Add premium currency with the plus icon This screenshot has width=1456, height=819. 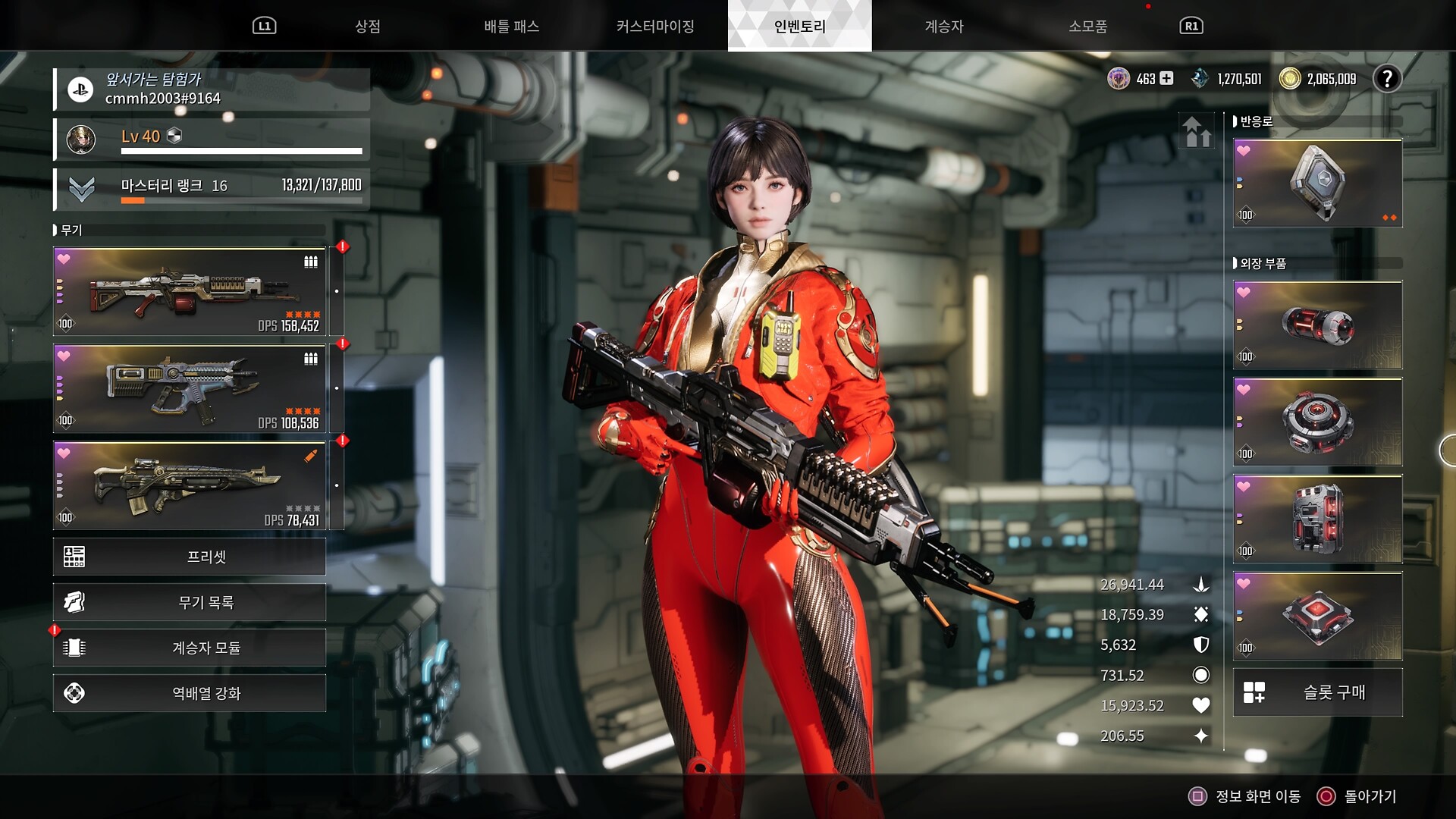click(x=1166, y=78)
